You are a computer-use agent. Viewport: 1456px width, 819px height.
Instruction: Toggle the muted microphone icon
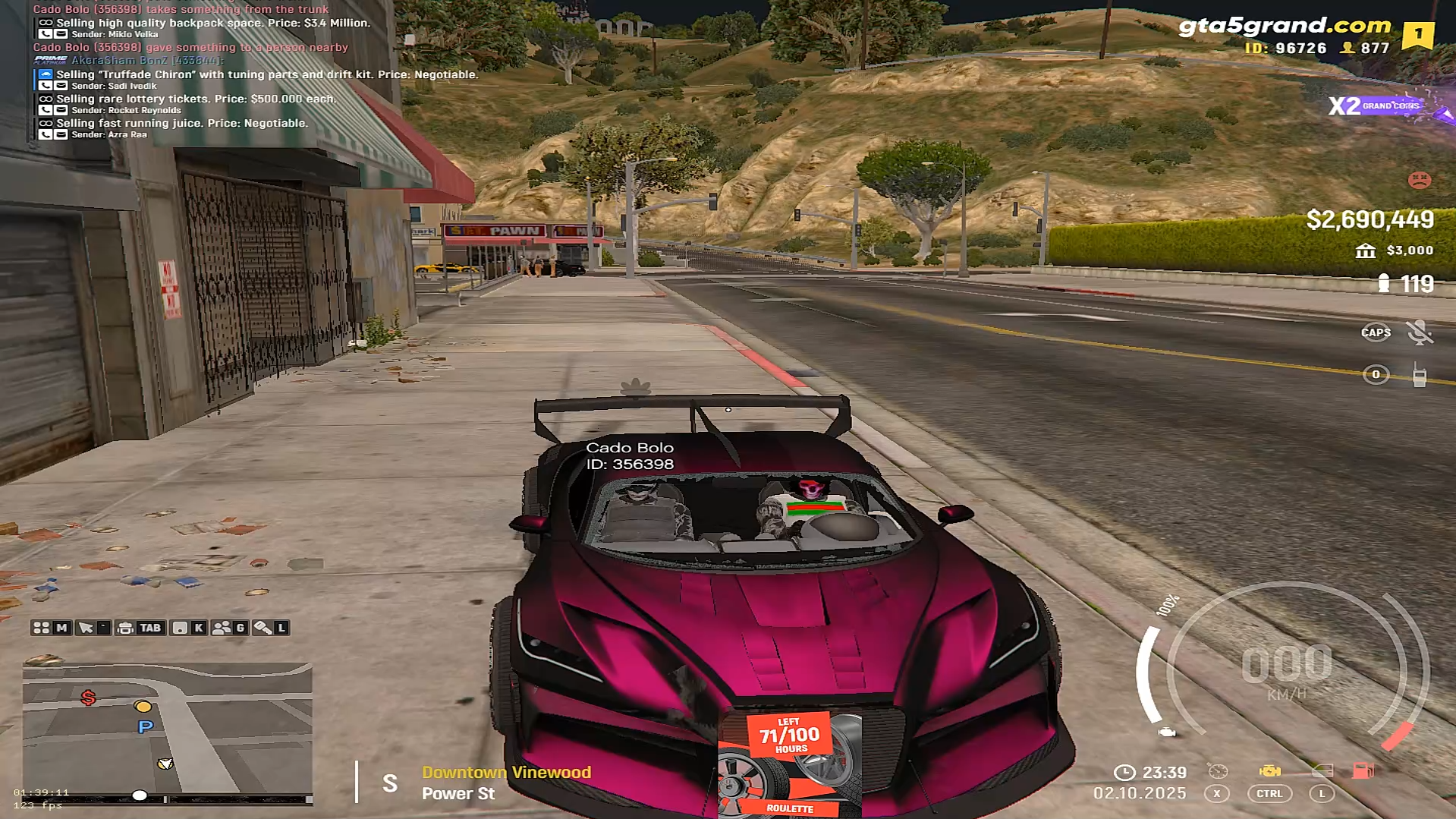pos(1418,332)
